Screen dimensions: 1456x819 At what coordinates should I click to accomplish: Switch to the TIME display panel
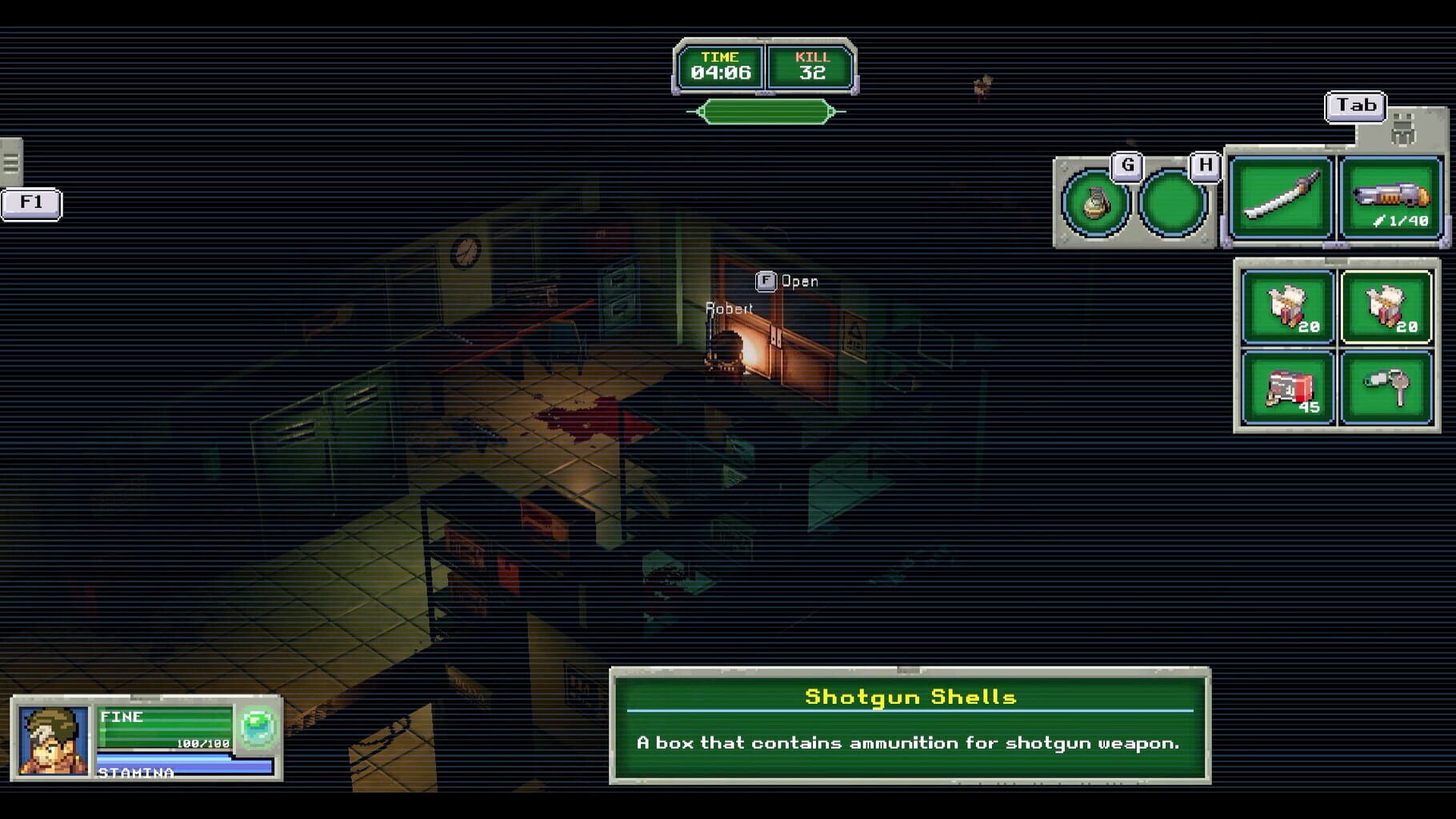[722, 65]
